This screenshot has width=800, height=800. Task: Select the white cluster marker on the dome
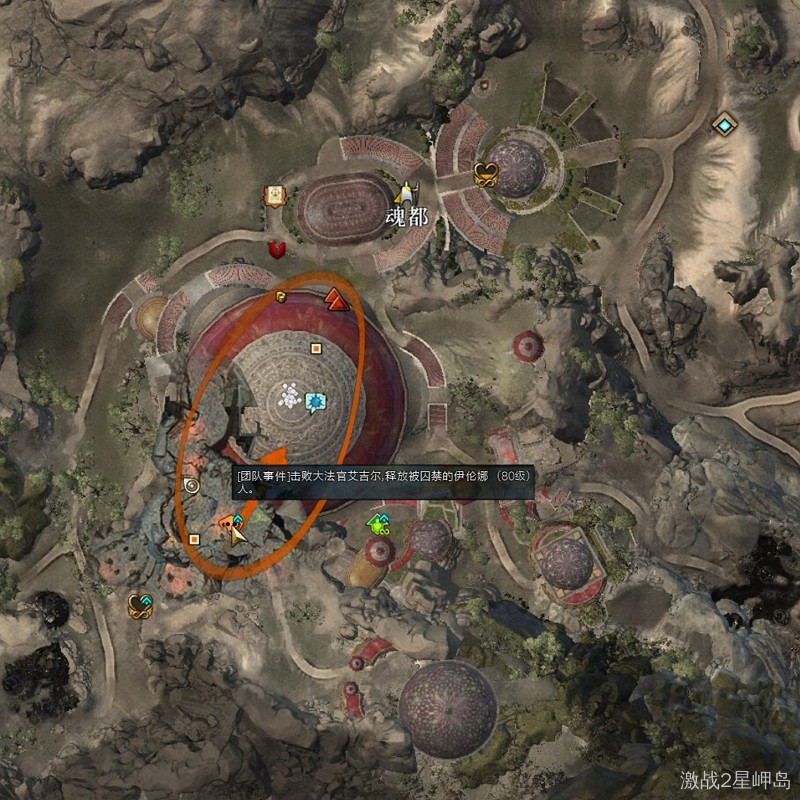tap(290, 397)
